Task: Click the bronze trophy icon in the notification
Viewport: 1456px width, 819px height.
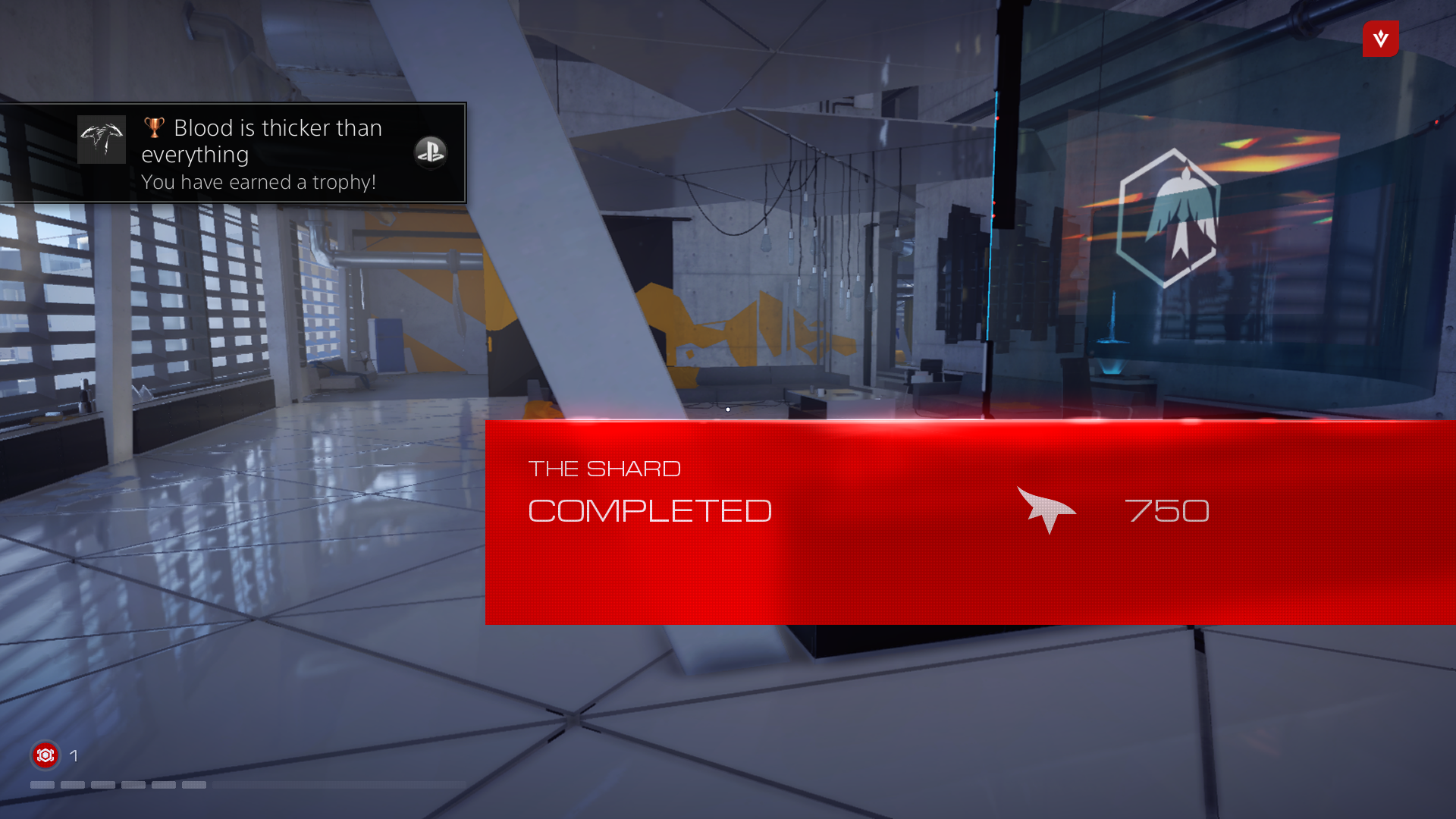Action: 154,127
